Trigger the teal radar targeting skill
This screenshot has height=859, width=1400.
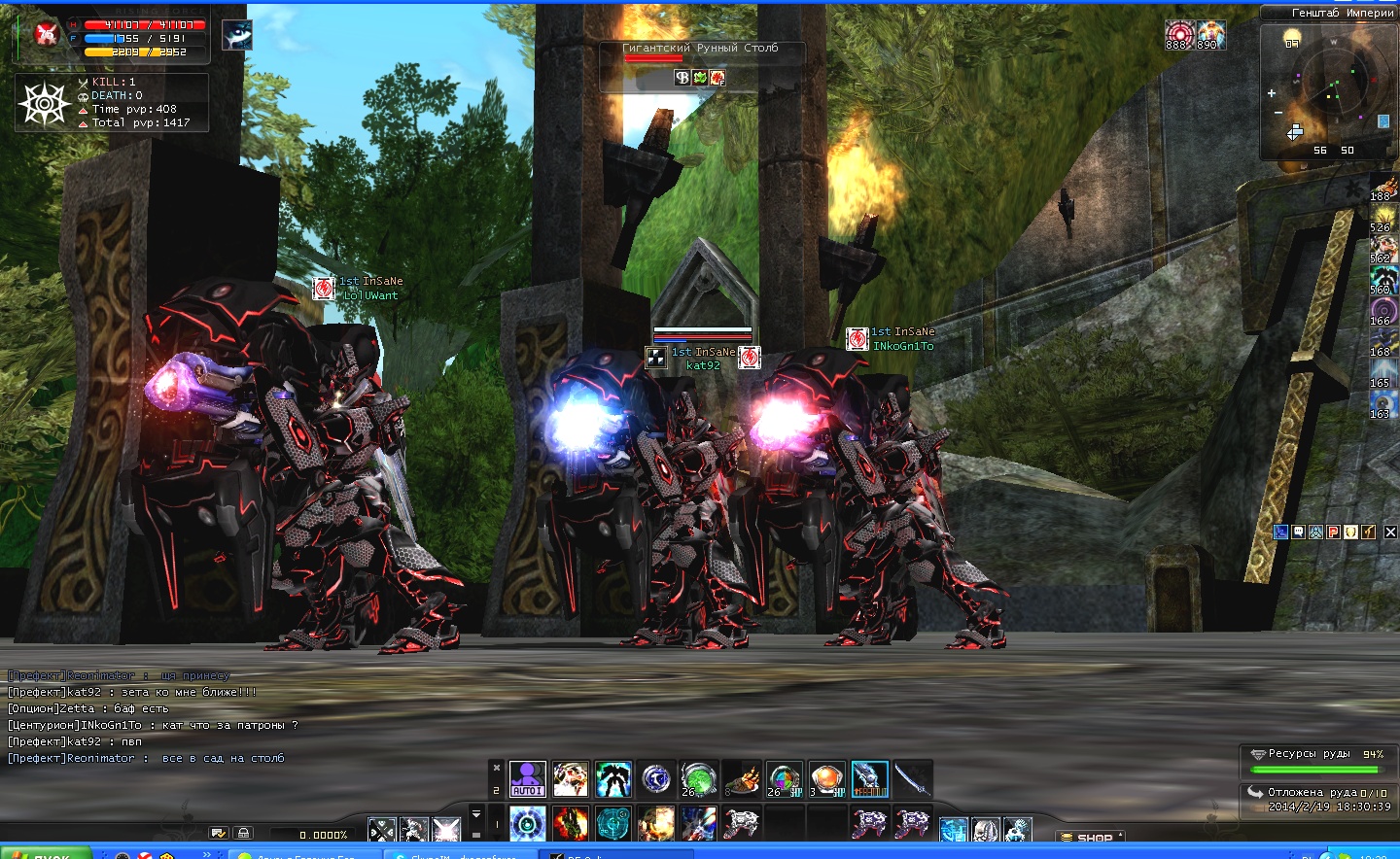pyautogui.click(x=612, y=824)
